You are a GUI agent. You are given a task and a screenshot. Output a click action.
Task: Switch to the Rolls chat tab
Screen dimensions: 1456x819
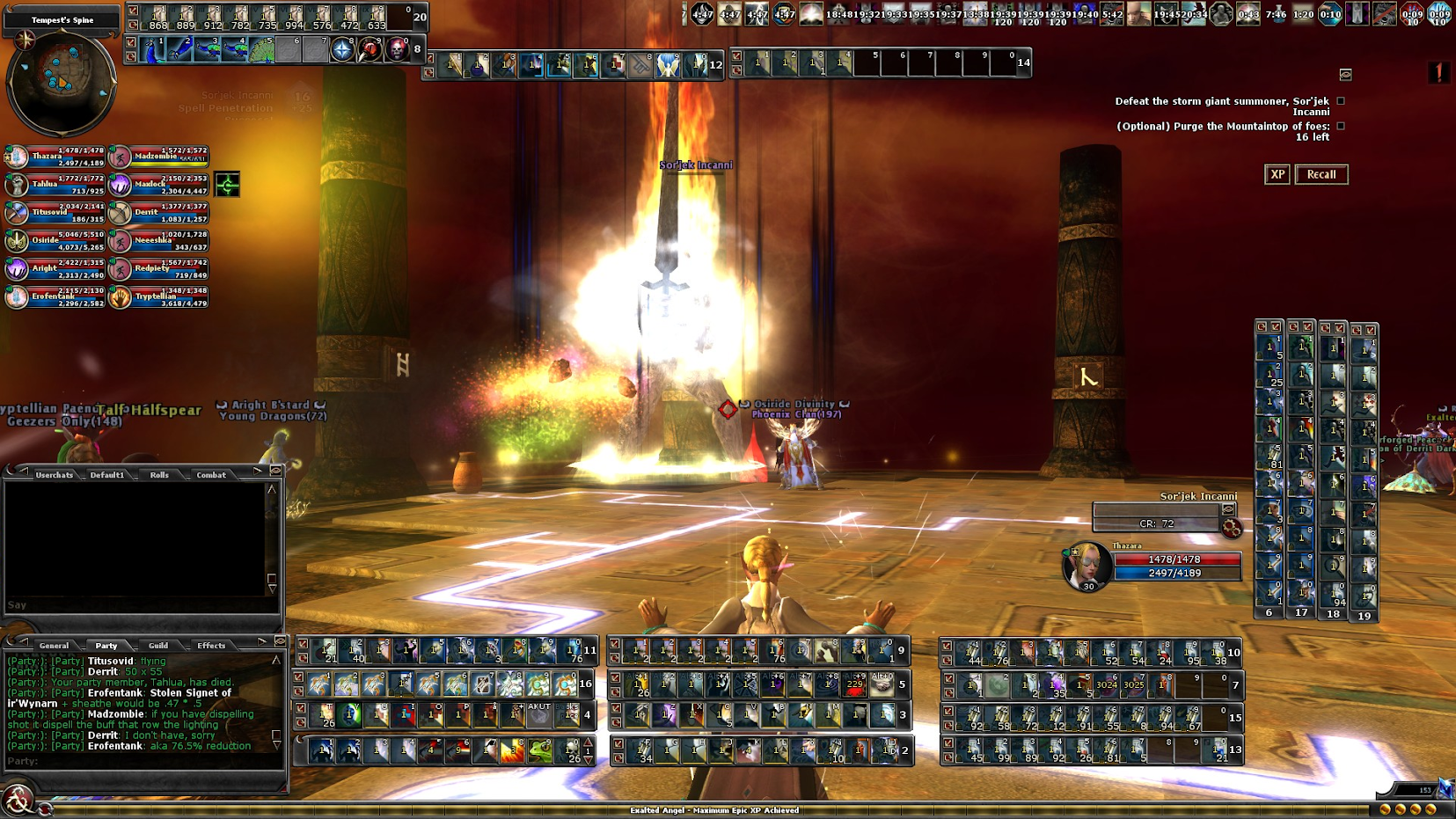tap(159, 475)
